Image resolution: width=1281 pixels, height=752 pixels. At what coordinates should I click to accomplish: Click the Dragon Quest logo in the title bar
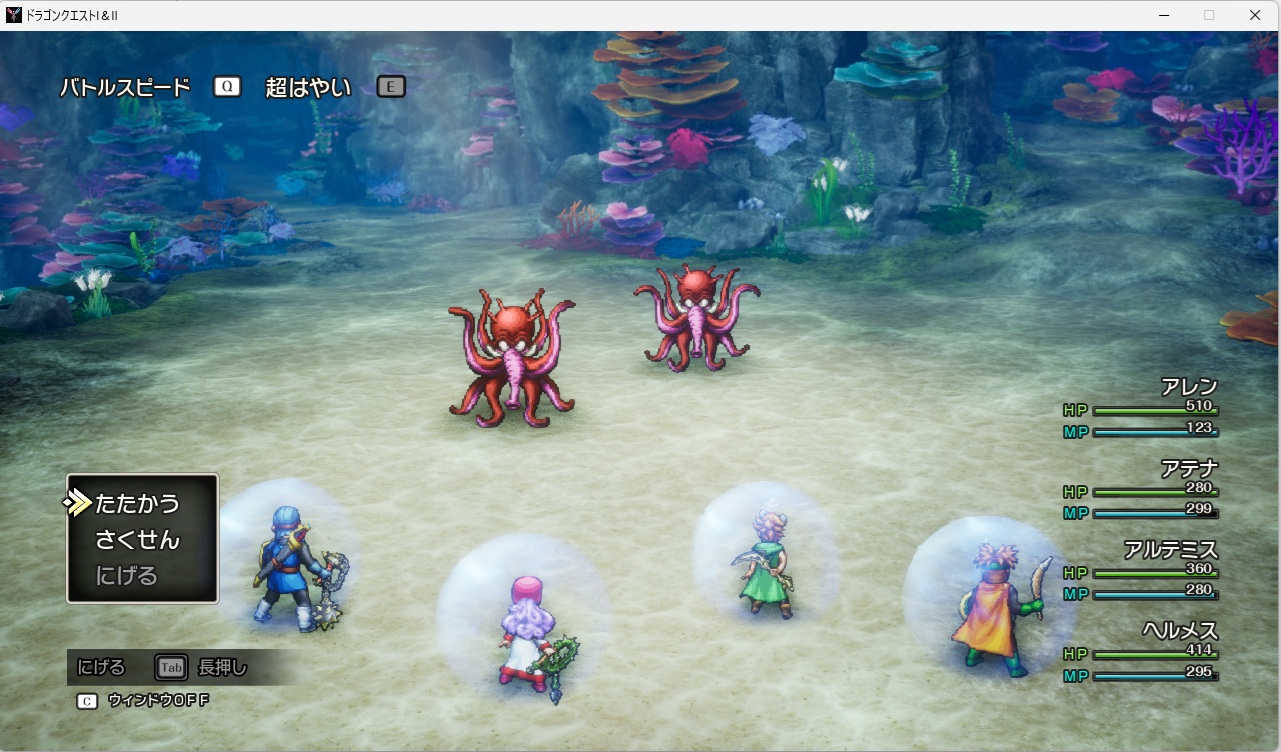12,15
